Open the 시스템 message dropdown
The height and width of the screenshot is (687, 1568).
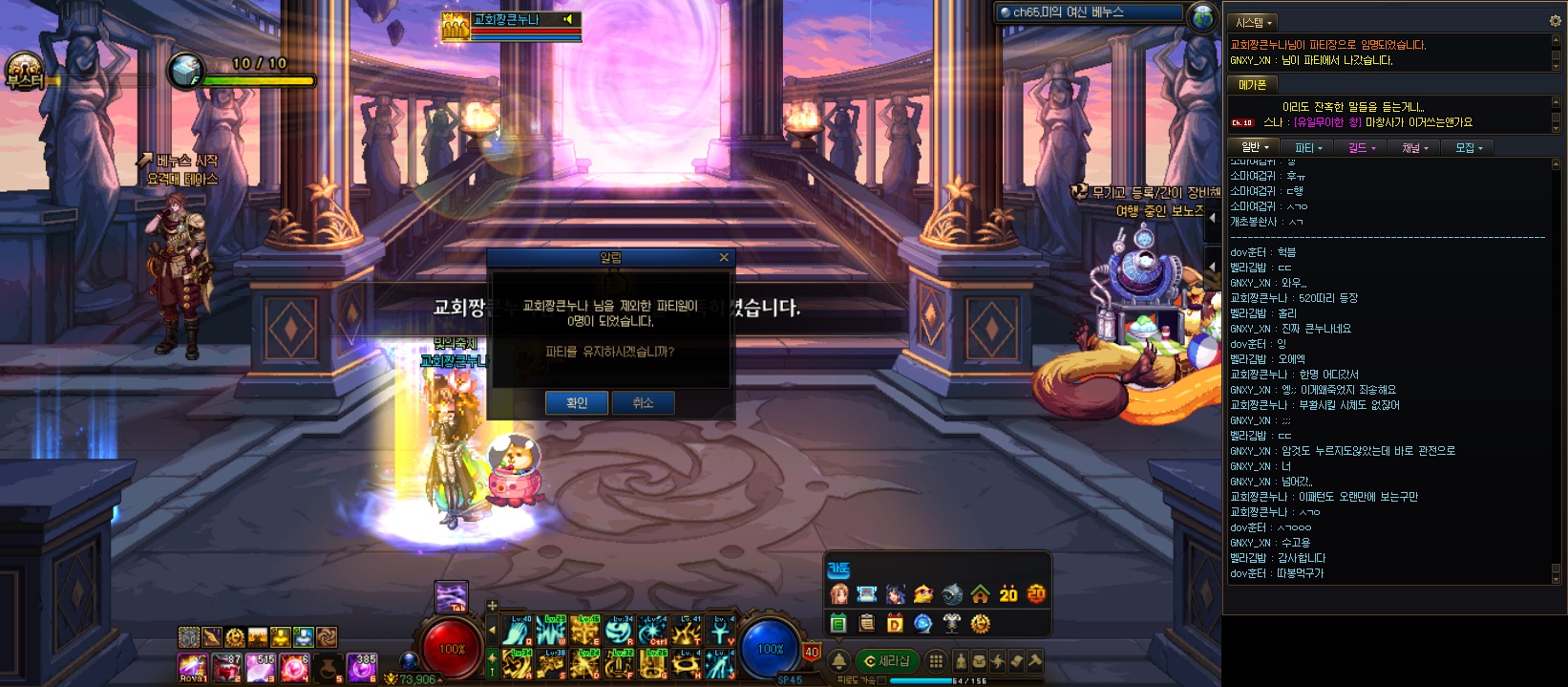coord(1253,22)
